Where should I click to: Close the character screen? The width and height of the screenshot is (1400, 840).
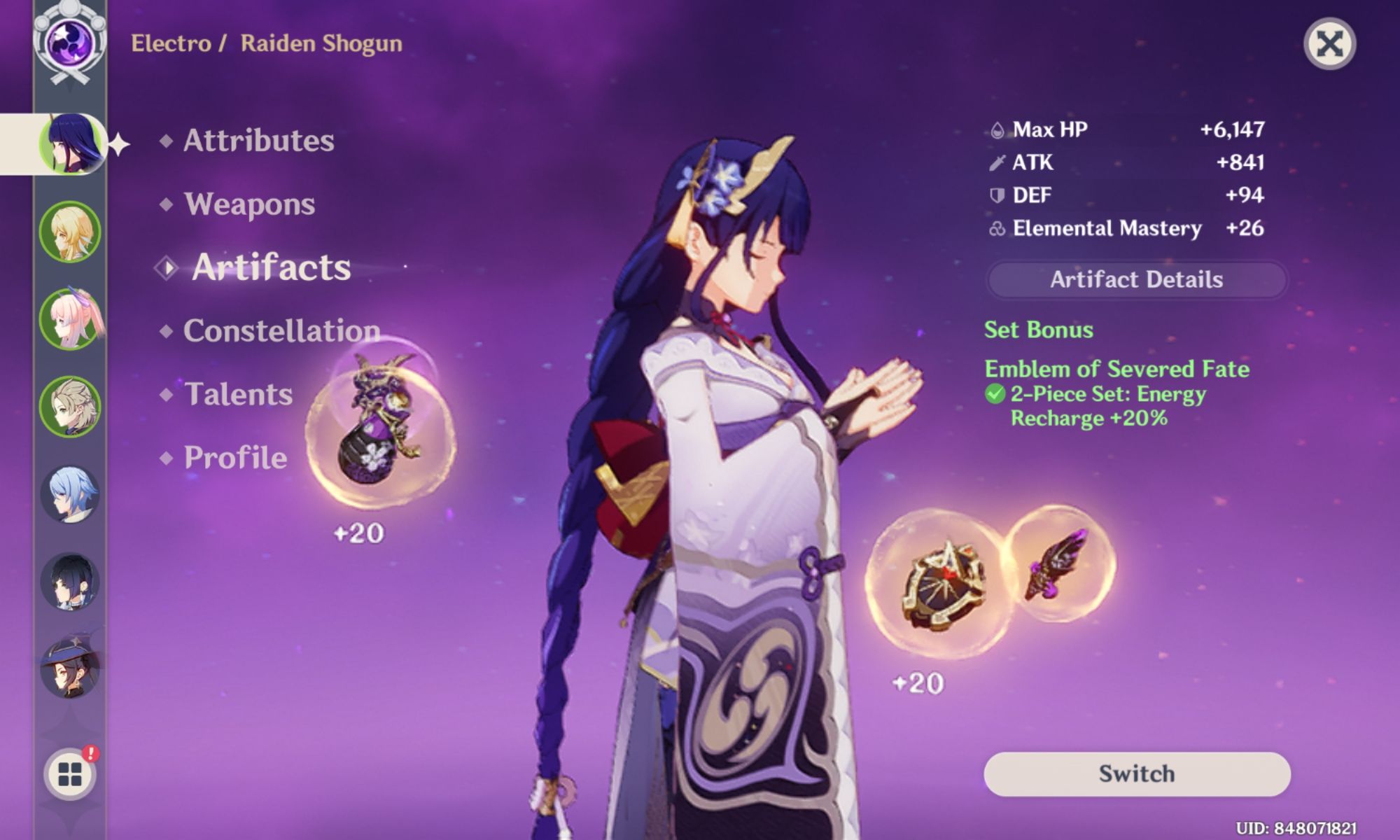(x=1329, y=44)
